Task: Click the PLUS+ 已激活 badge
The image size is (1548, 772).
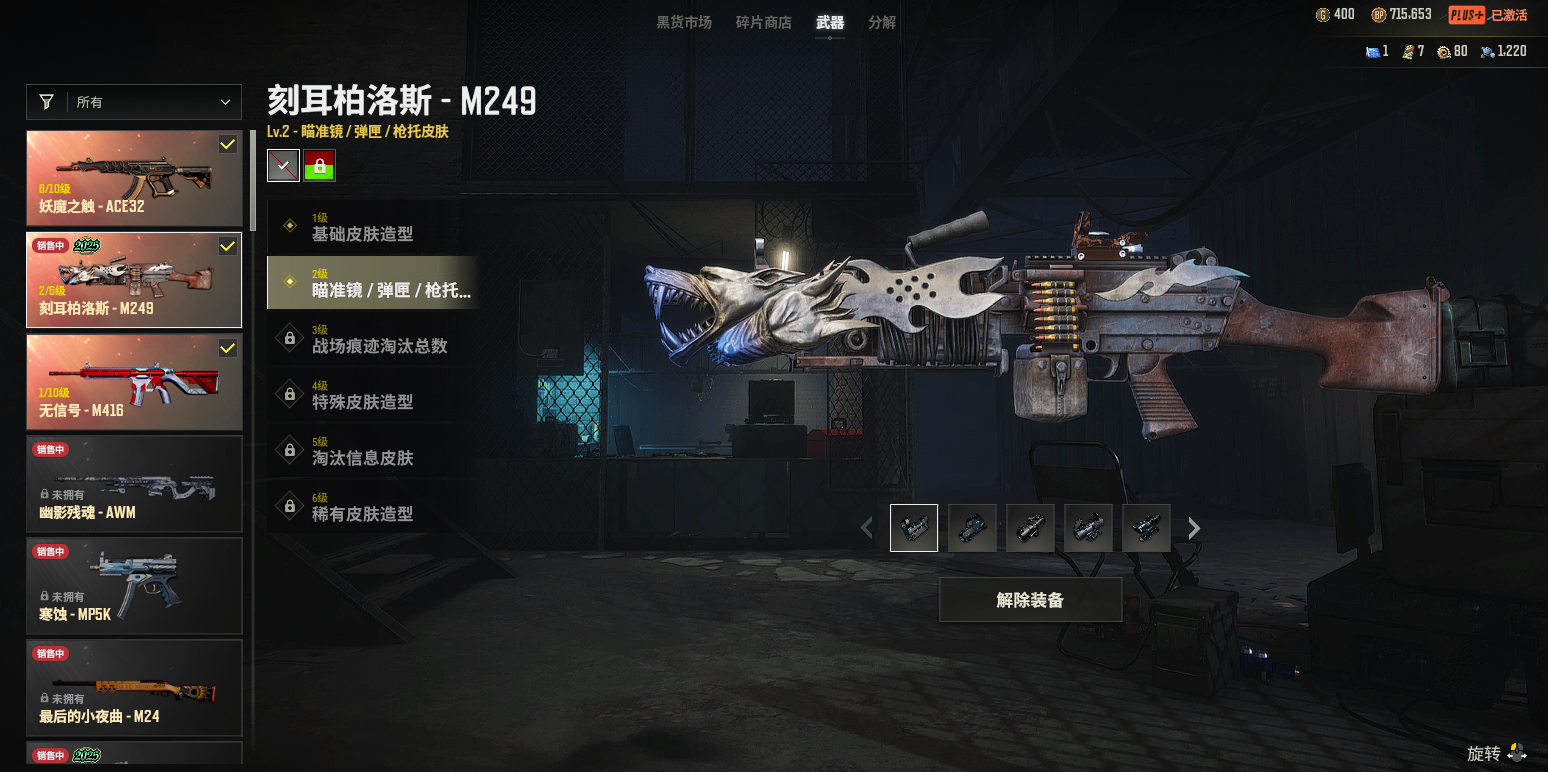Action: (x=1488, y=15)
